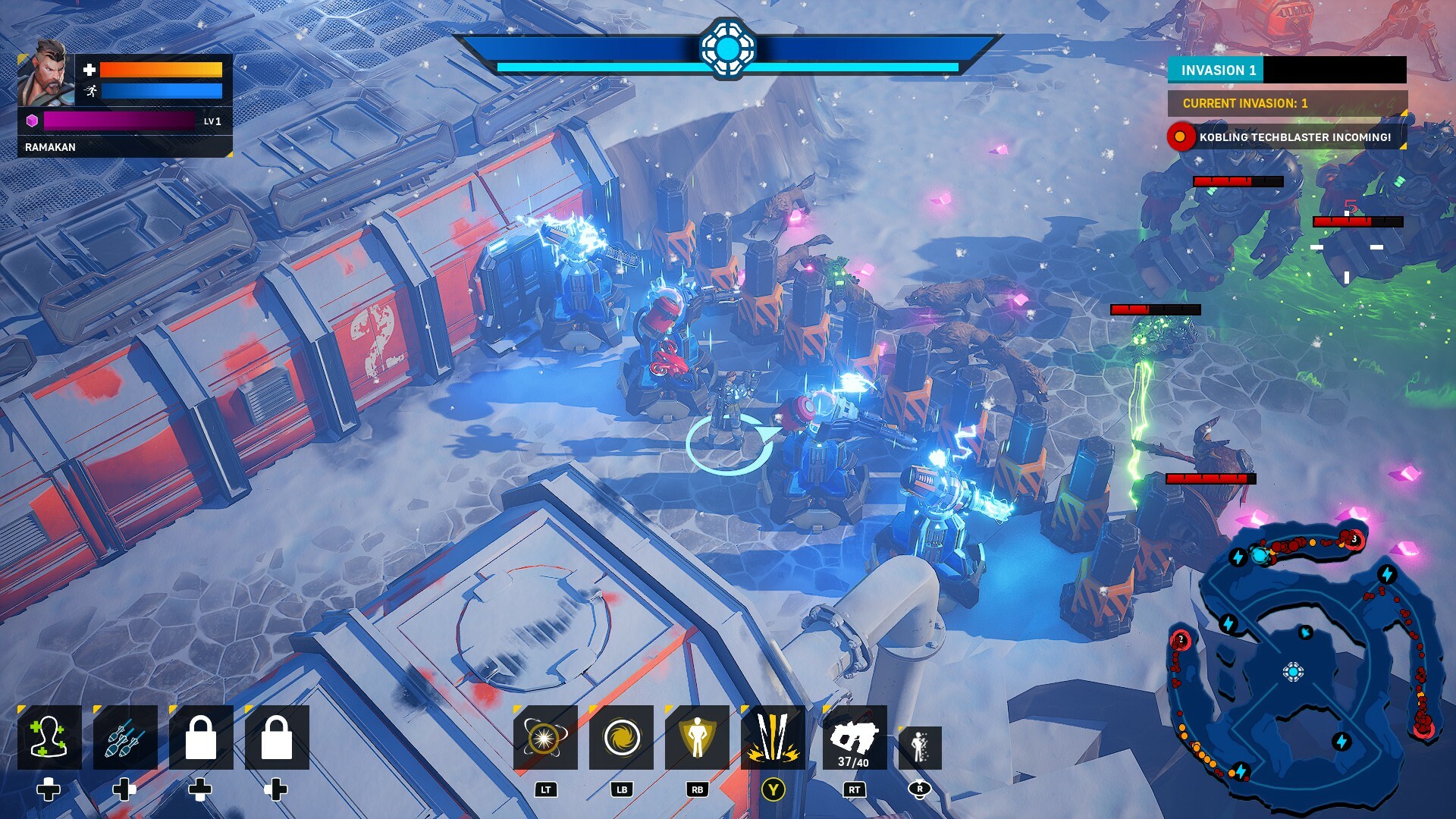Click the core emblem at top center

727,49
